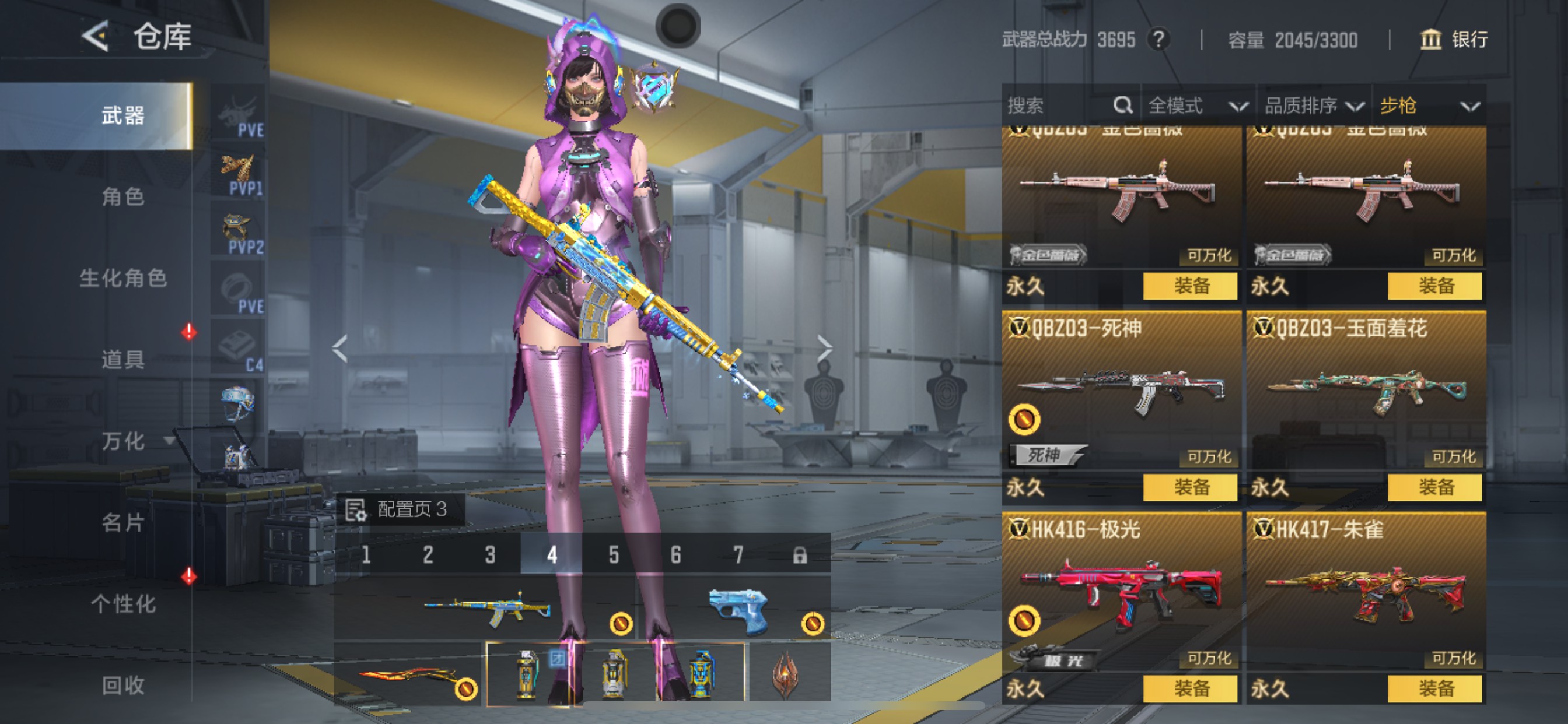This screenshot has height=724, width=1568.
Task: Switch to the 个性化 tab
Action: pos(123,603)
